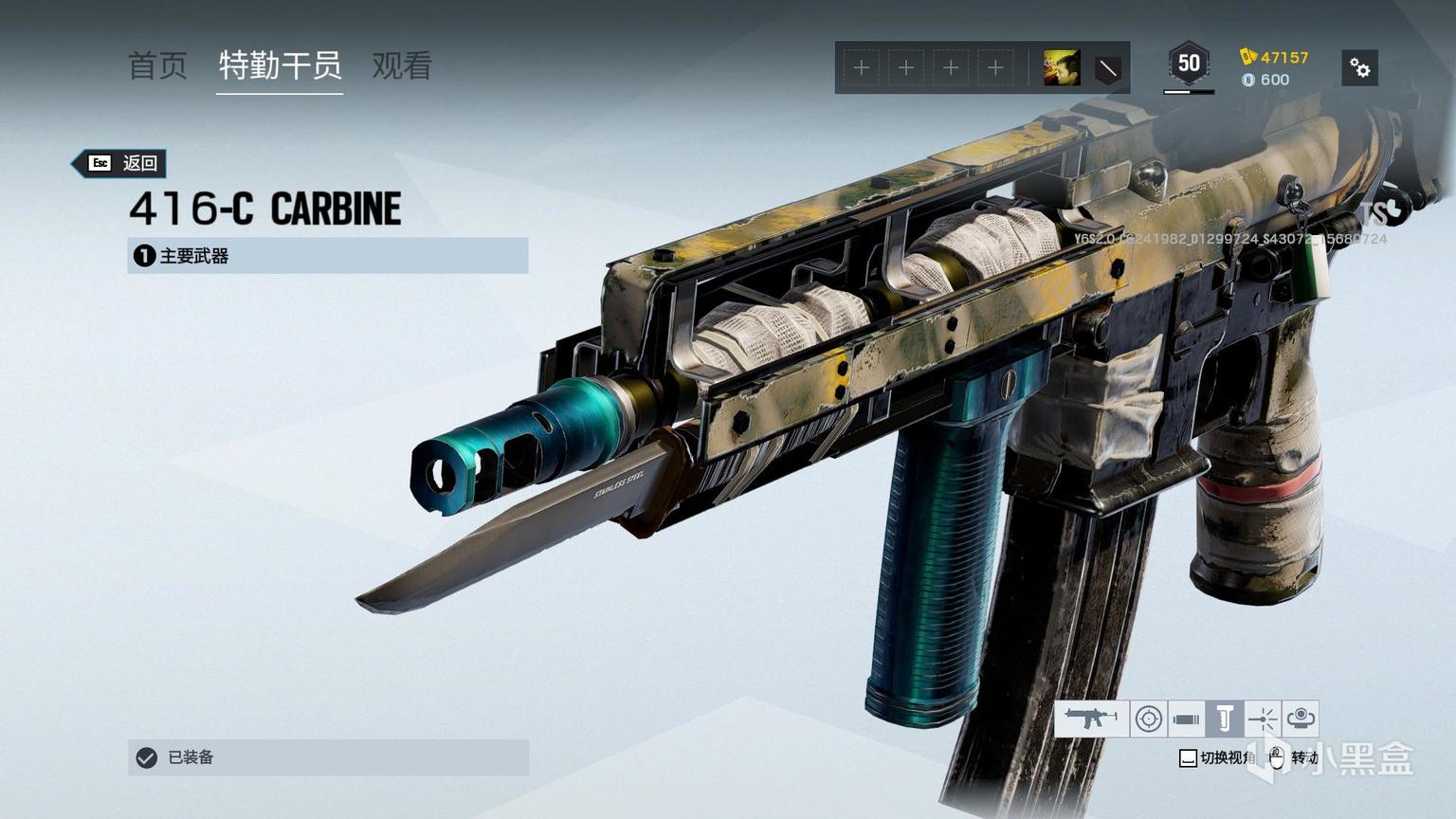Open the rank emblem beside the avatar
Viewport: 1456px width, 819px height.
tap(1107, 68)
